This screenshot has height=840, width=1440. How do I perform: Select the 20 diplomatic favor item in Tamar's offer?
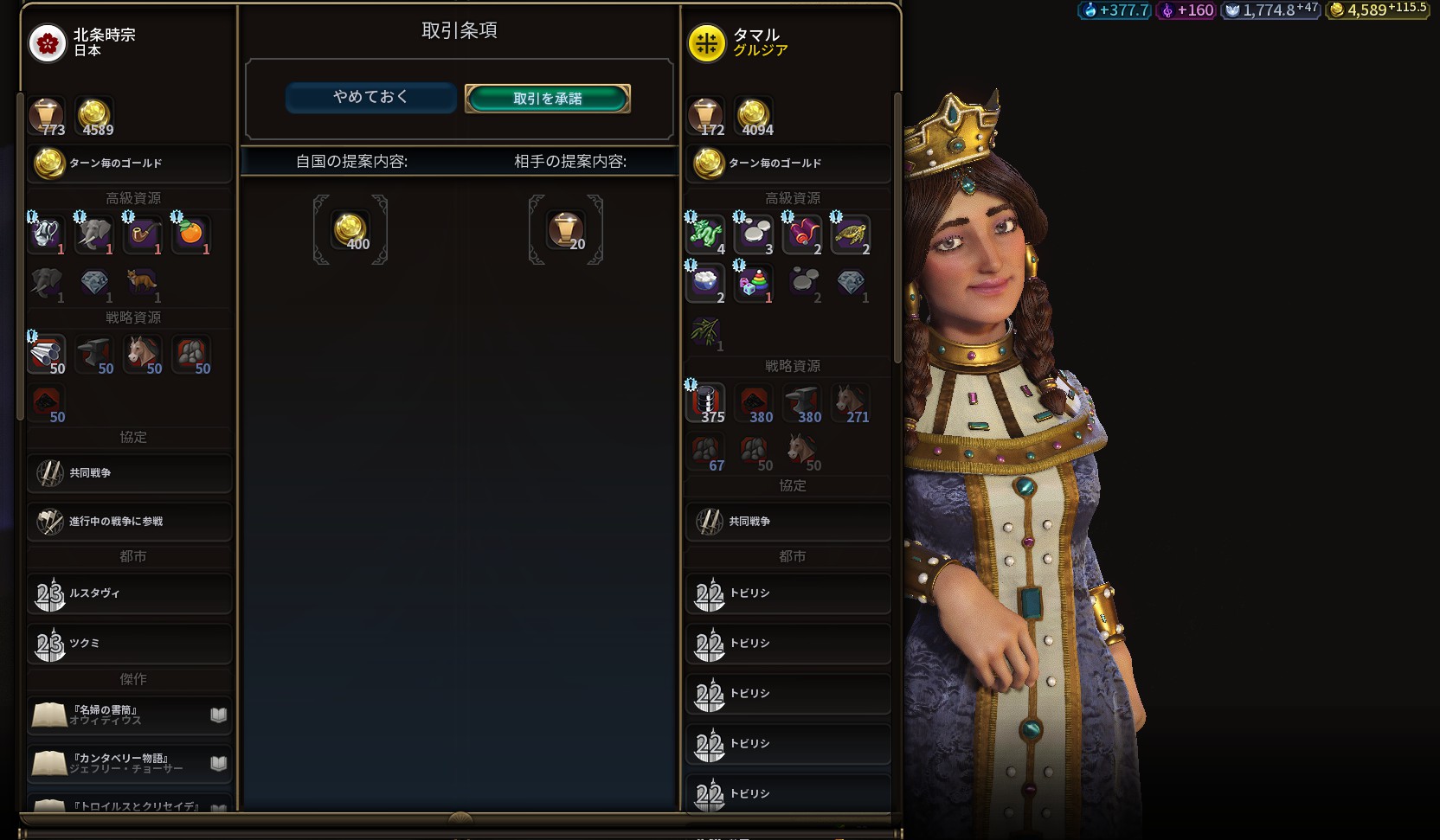[566, 230]
